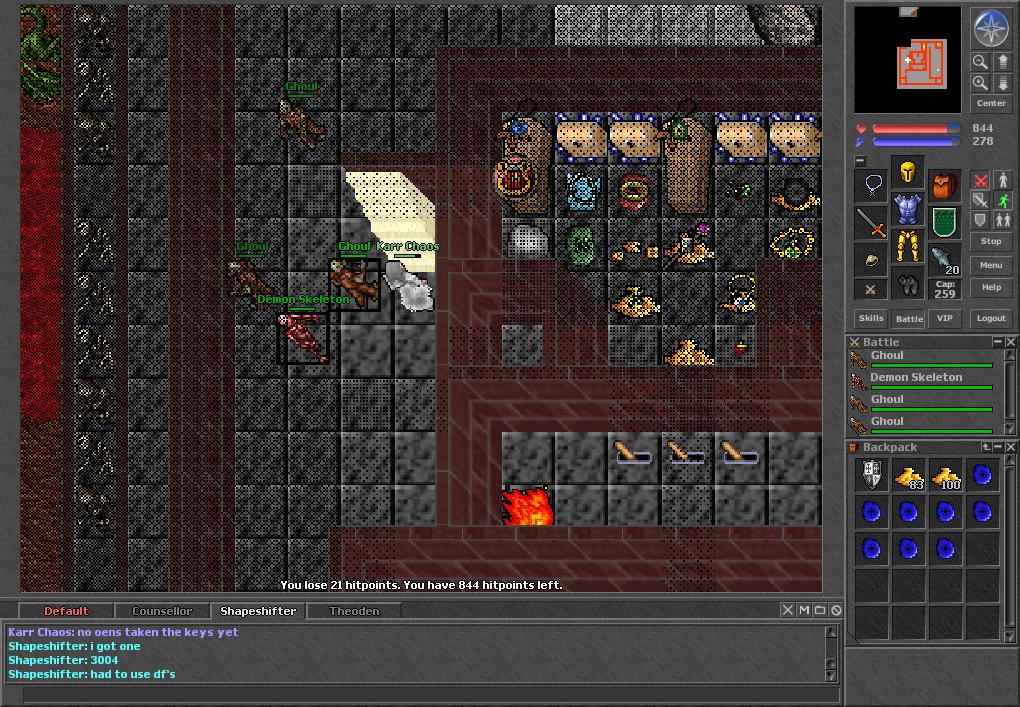Select the golden helmet equipment slot
This screenshot has height=707, width=1020.
click(907, 173)
